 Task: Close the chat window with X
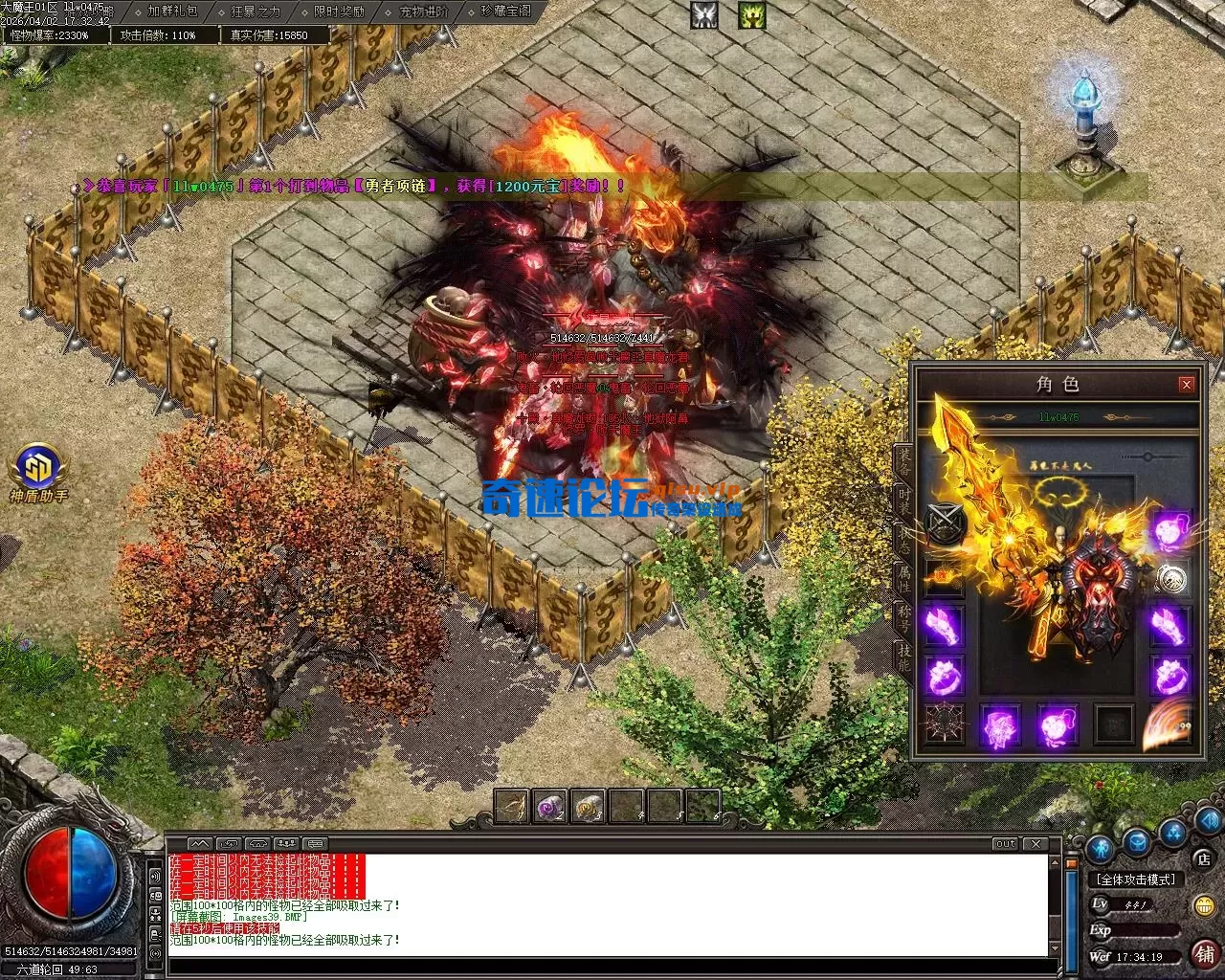(1035, 844)
